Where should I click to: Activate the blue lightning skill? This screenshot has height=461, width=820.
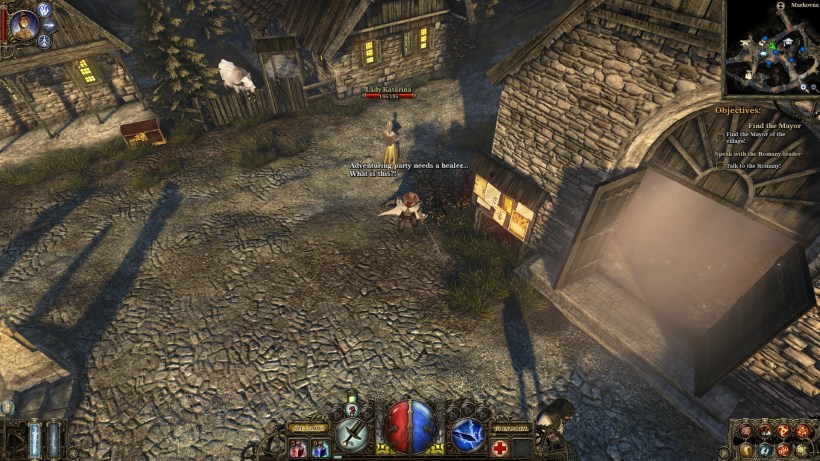(467, 433)
